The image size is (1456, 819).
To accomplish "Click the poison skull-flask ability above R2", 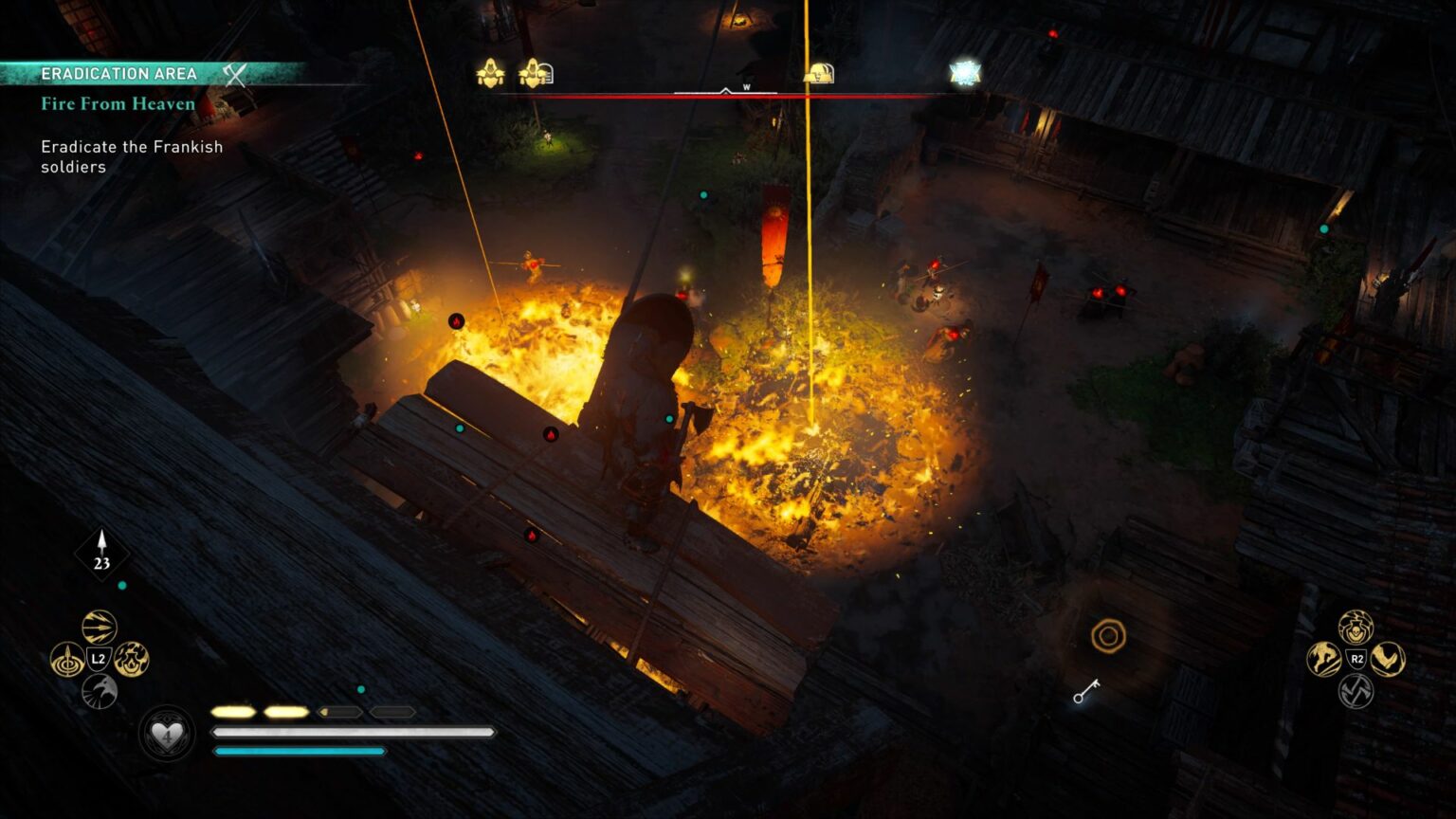I will [x=1355, y=627].
